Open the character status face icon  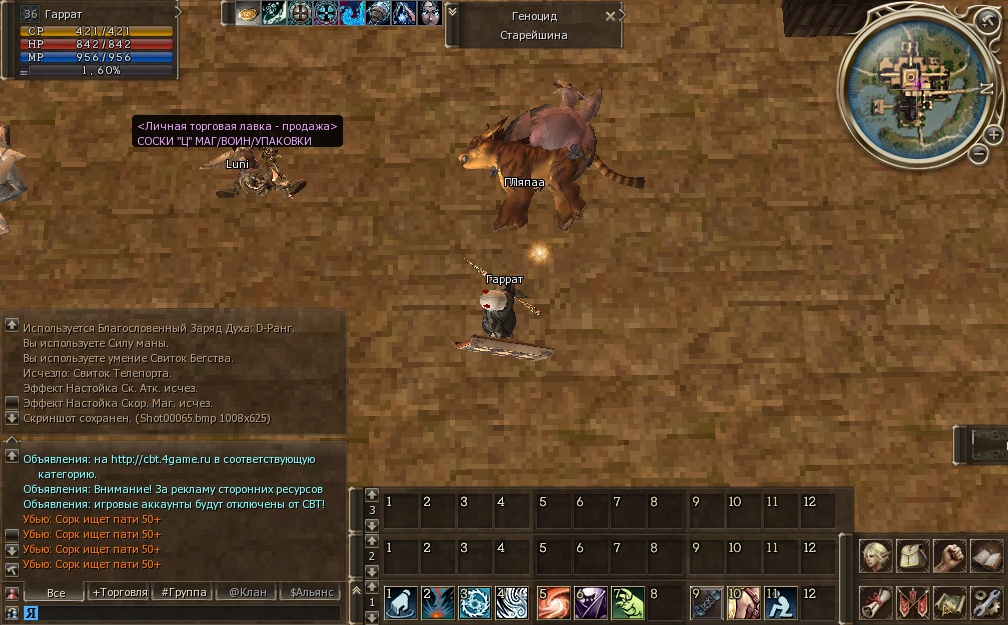pyautogui.click(x=875, y=556)
